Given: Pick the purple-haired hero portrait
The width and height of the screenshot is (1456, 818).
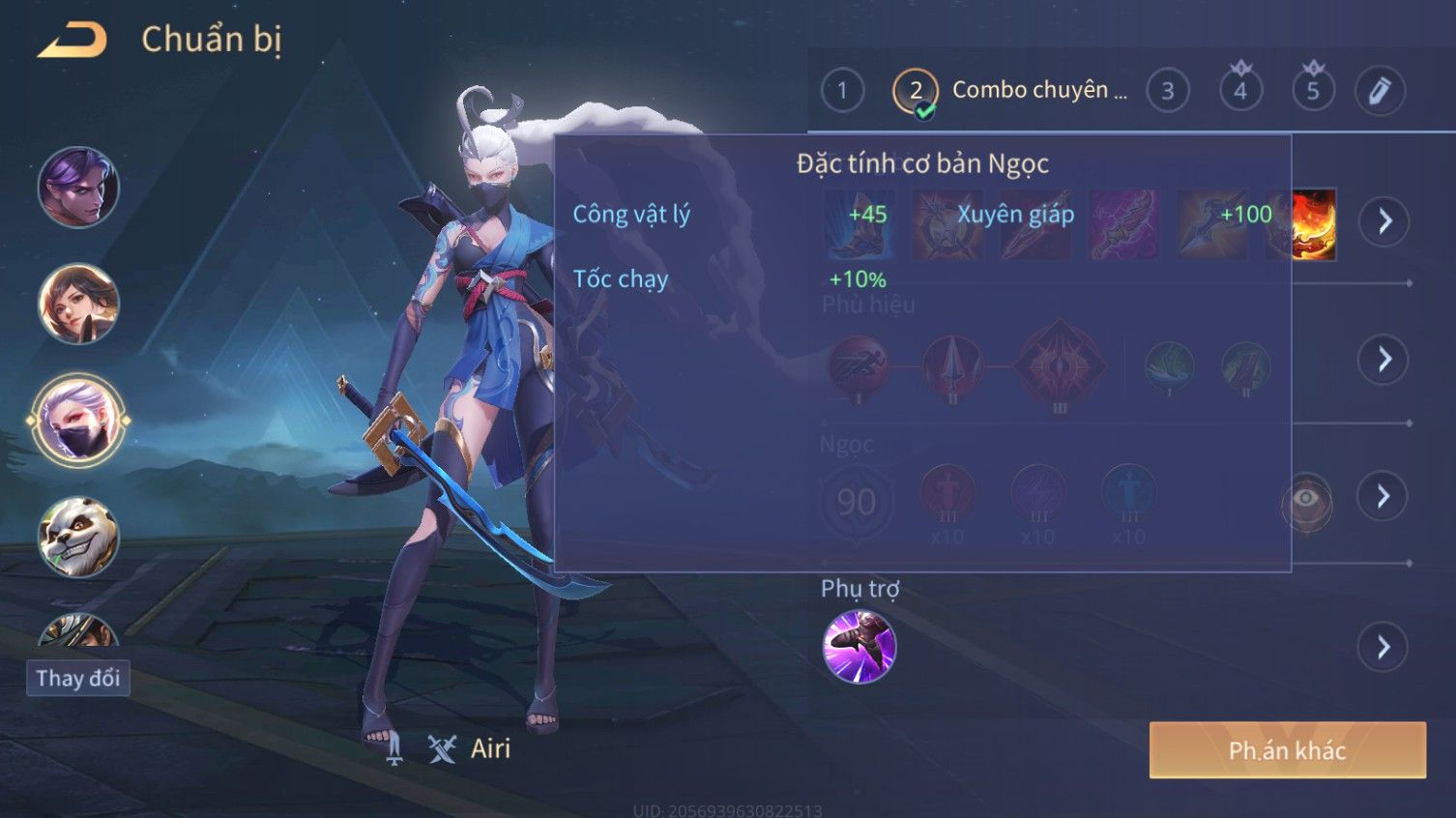Looking at the screenshot, I should (x=78, y=187).
